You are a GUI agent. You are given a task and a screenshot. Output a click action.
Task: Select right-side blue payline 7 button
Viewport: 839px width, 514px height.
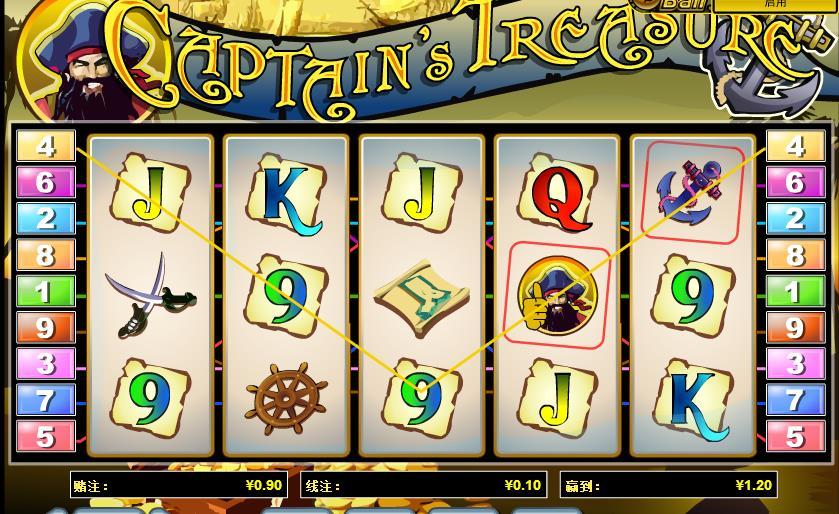point(795,400)
